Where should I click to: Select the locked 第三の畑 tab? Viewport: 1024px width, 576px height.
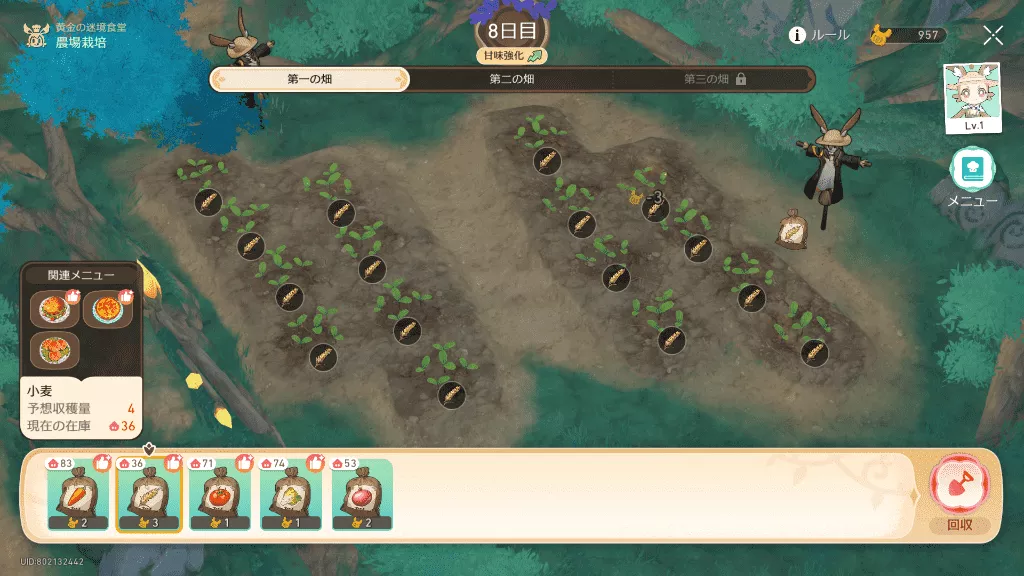click(714, 79)
